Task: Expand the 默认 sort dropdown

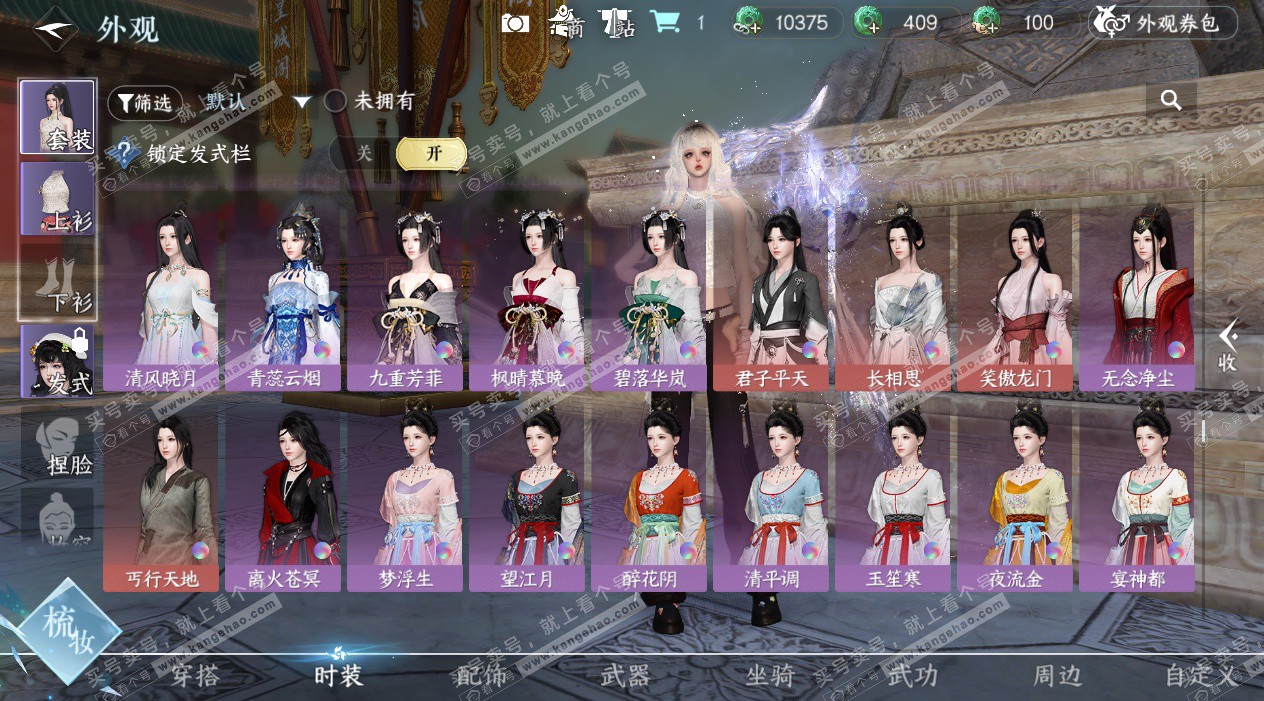Action: (302, 102)
